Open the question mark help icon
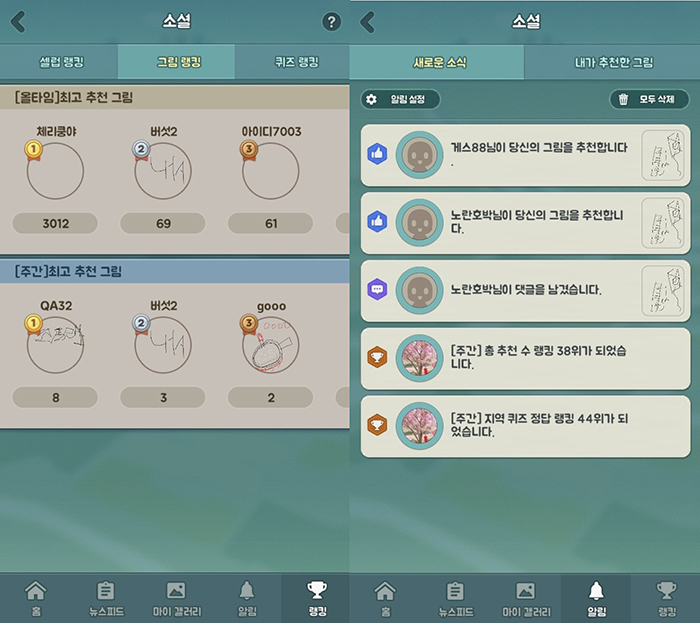 332,22
